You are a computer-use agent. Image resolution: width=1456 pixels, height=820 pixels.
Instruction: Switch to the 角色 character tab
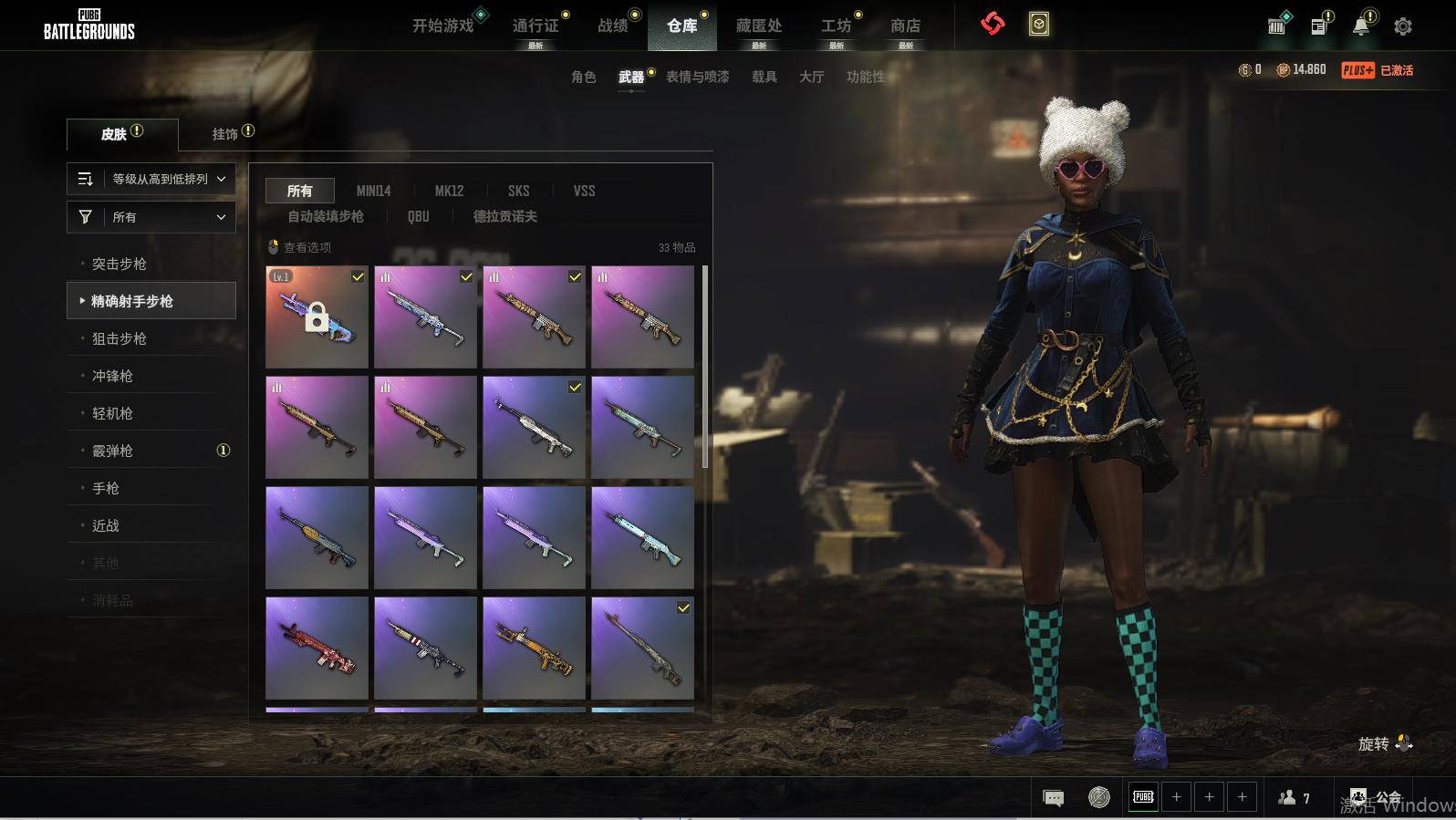tap(584, 77)
